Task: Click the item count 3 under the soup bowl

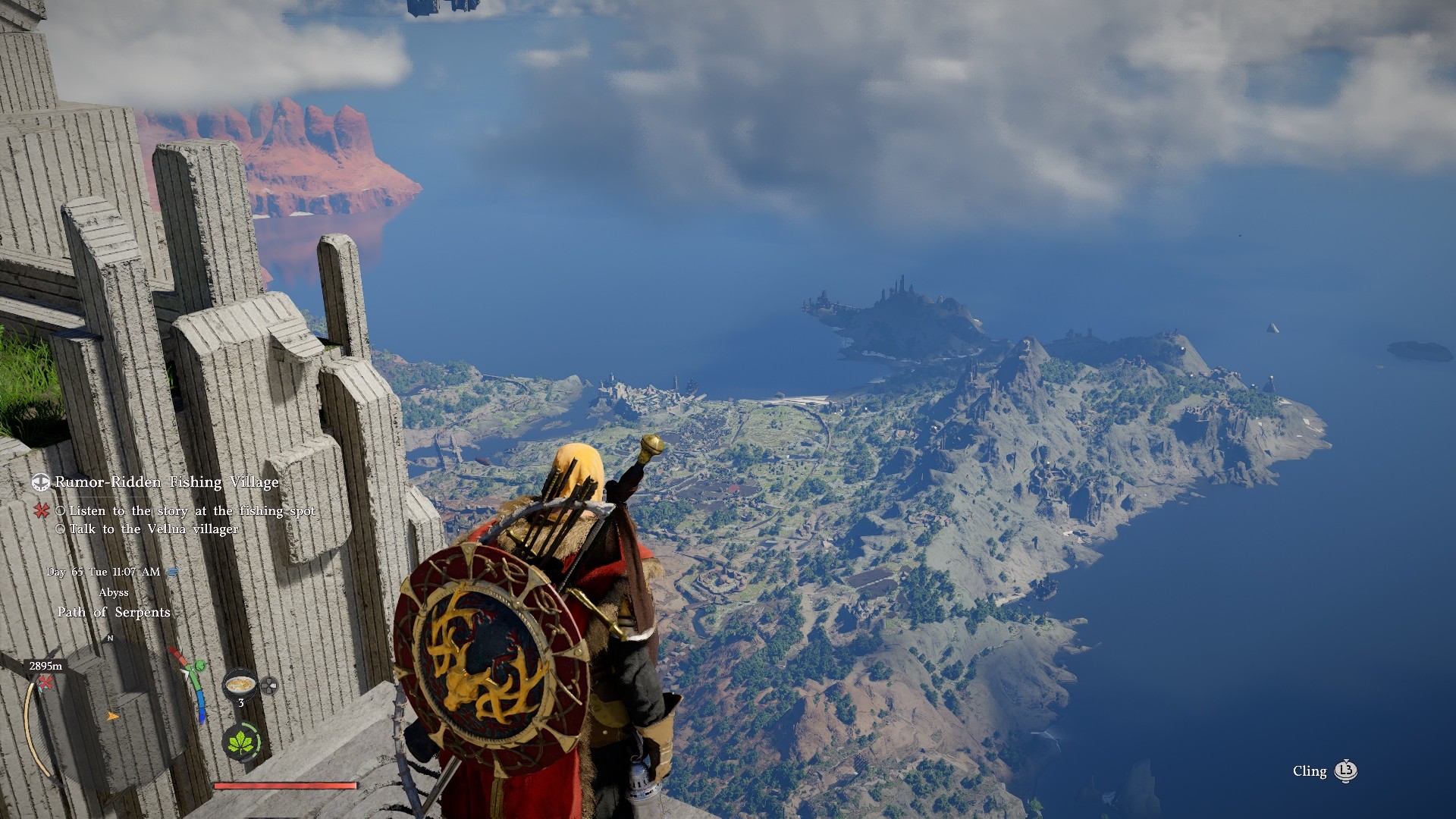Action: (x=240, y=701)
